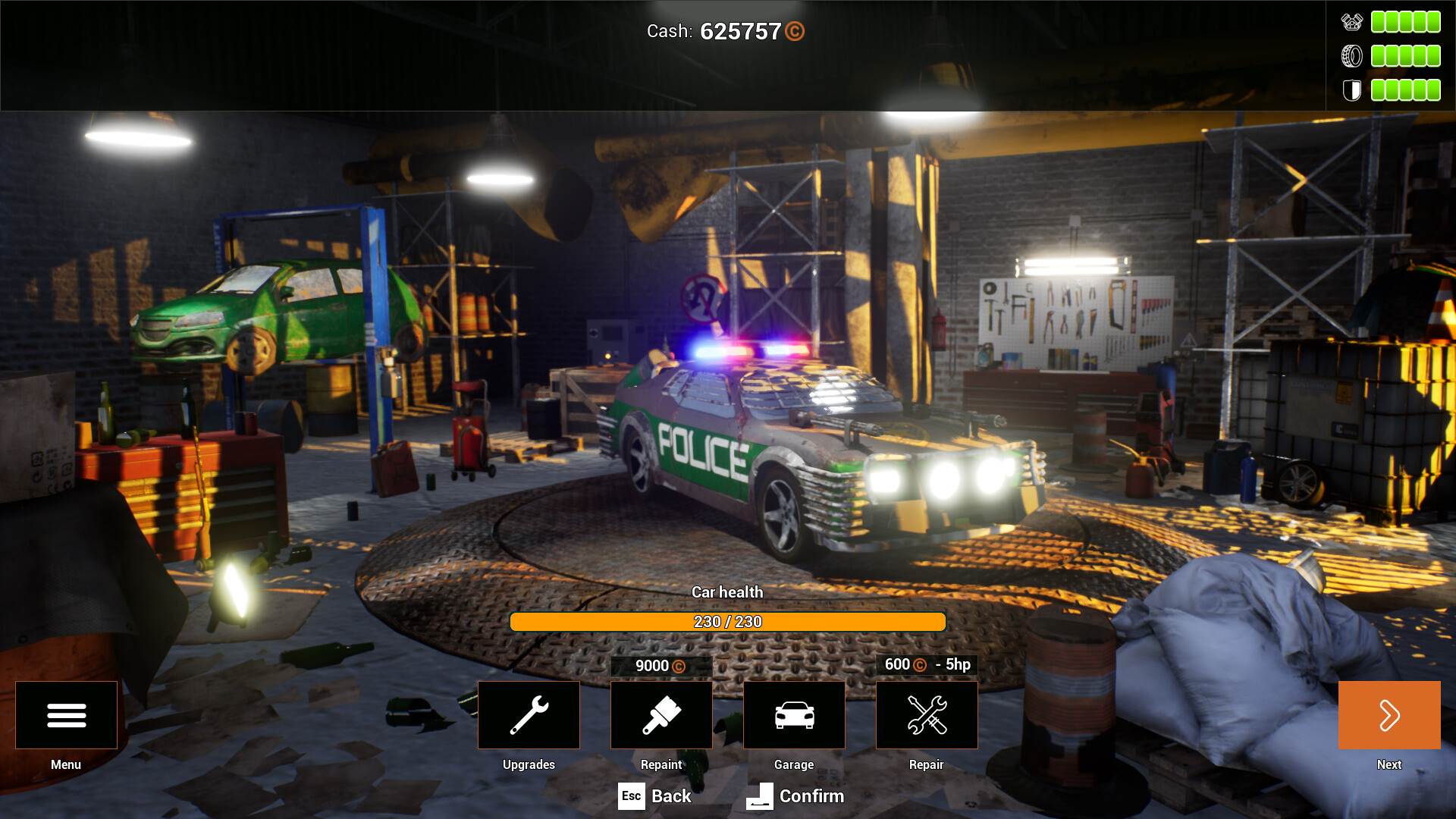Click the tire stat icon
The height and width of the screenshot is (819, 1456).
click(x=1351, y=55)
